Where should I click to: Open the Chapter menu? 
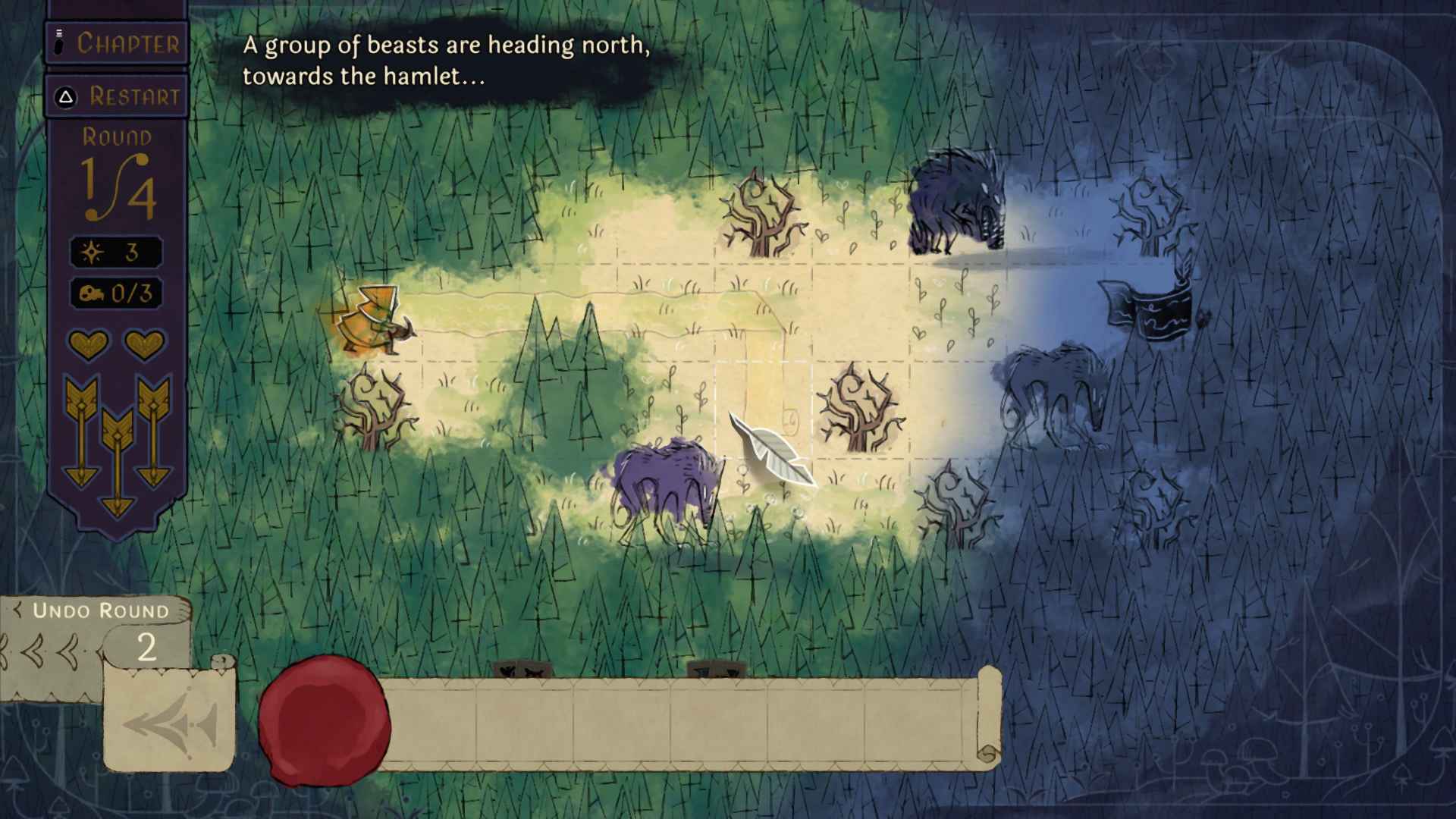(118, 43)
